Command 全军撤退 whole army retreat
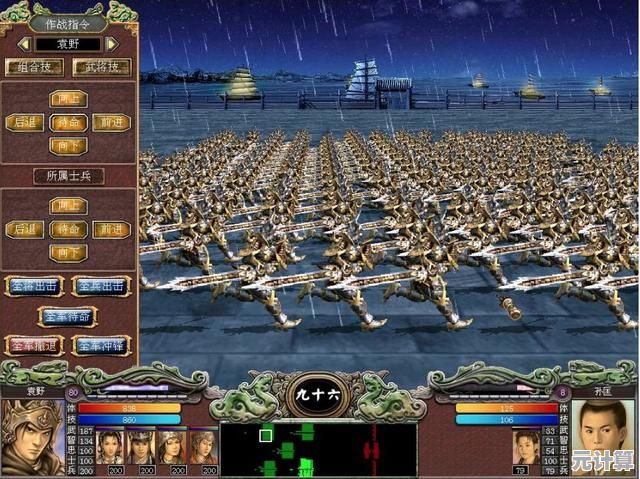The height and width of the screenshot is (479, 640). coord(34,345)
